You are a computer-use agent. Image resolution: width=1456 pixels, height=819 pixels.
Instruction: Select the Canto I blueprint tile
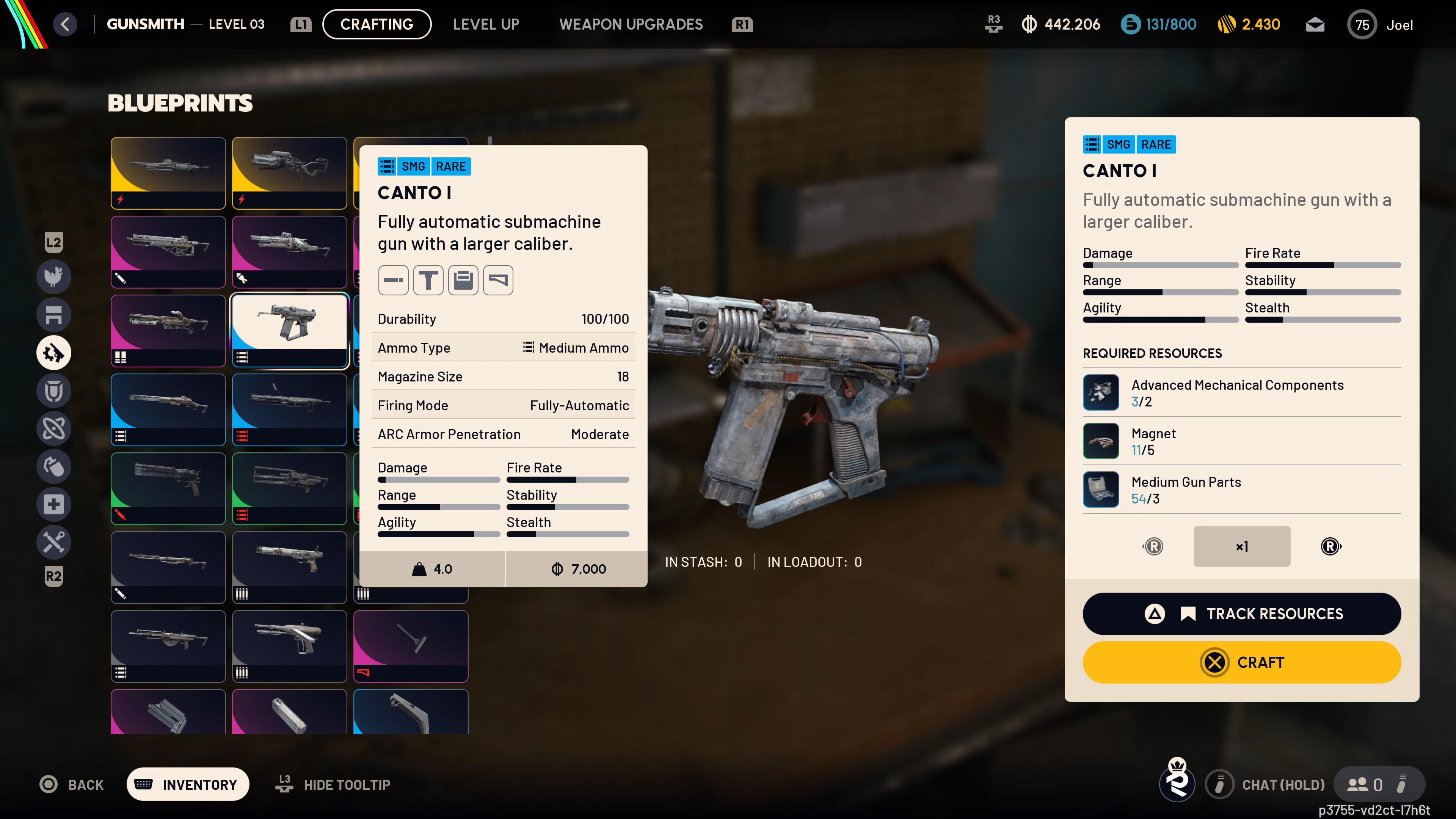tap(289, 331)
